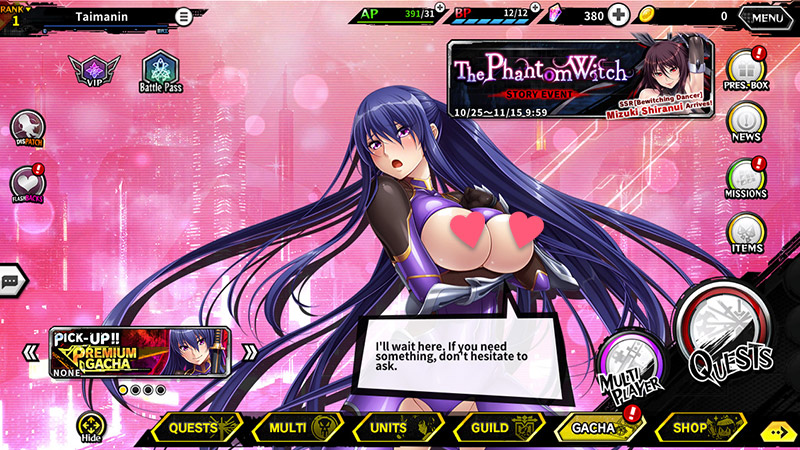Hide the interface with the Hide button
800x450 pixels.
tap(92, 428)
